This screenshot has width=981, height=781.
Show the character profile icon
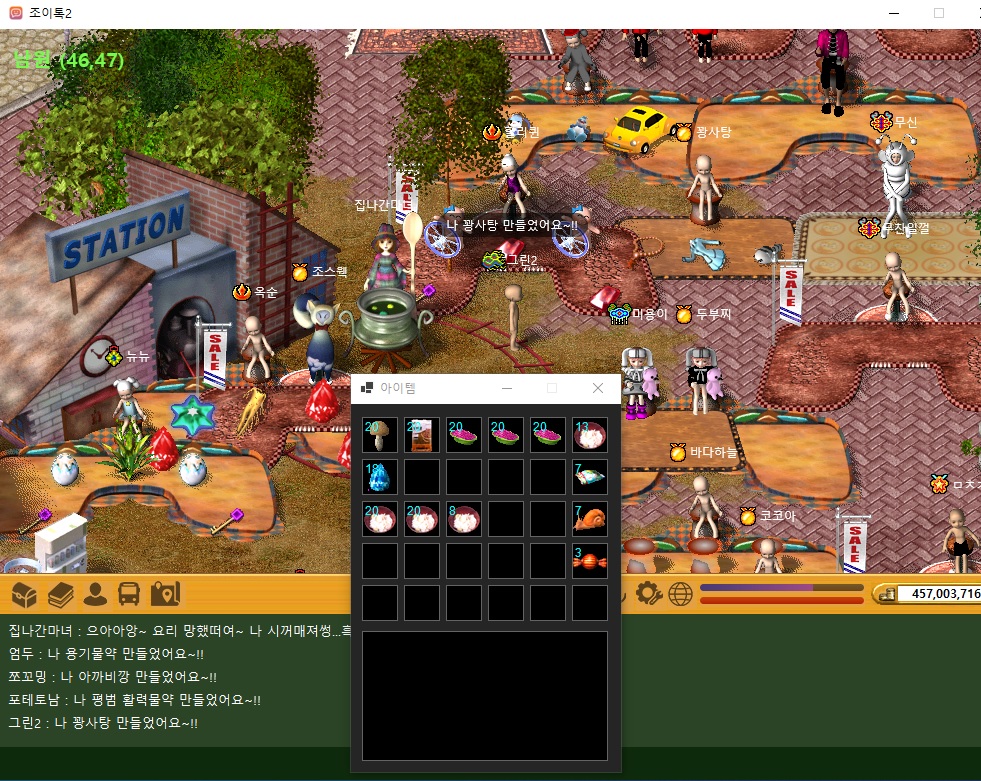coord(95,595)
